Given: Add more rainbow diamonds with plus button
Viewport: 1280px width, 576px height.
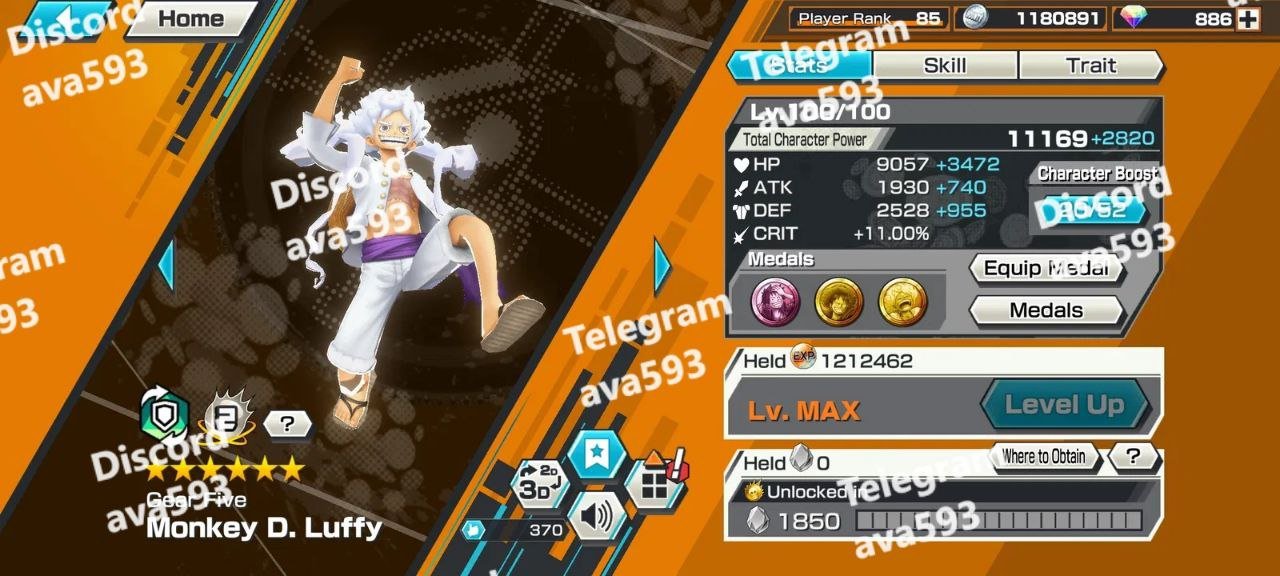Looking at the screenshot, I should click(1247, 19).
